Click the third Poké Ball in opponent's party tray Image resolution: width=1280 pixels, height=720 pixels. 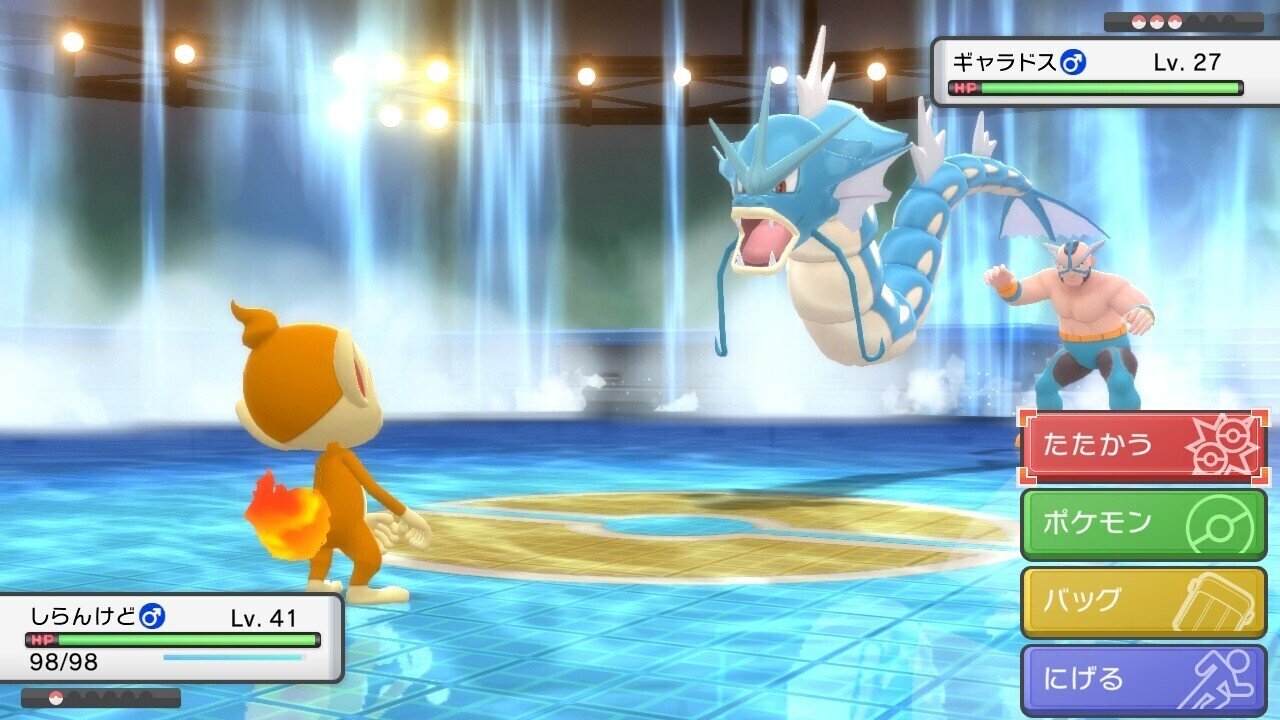1175,21
